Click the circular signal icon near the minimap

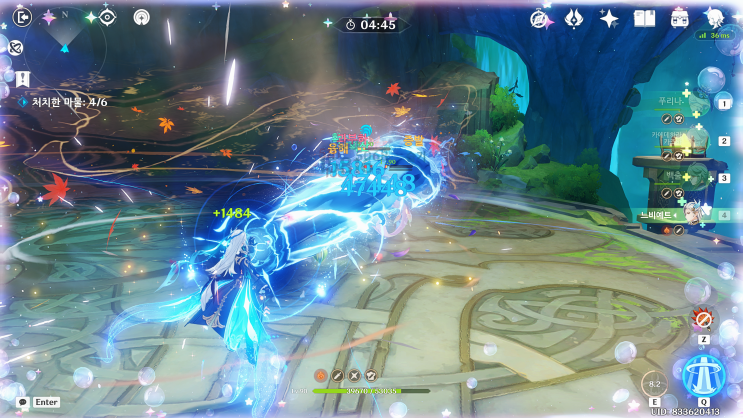pyautogui.click(x=140, y=17)
